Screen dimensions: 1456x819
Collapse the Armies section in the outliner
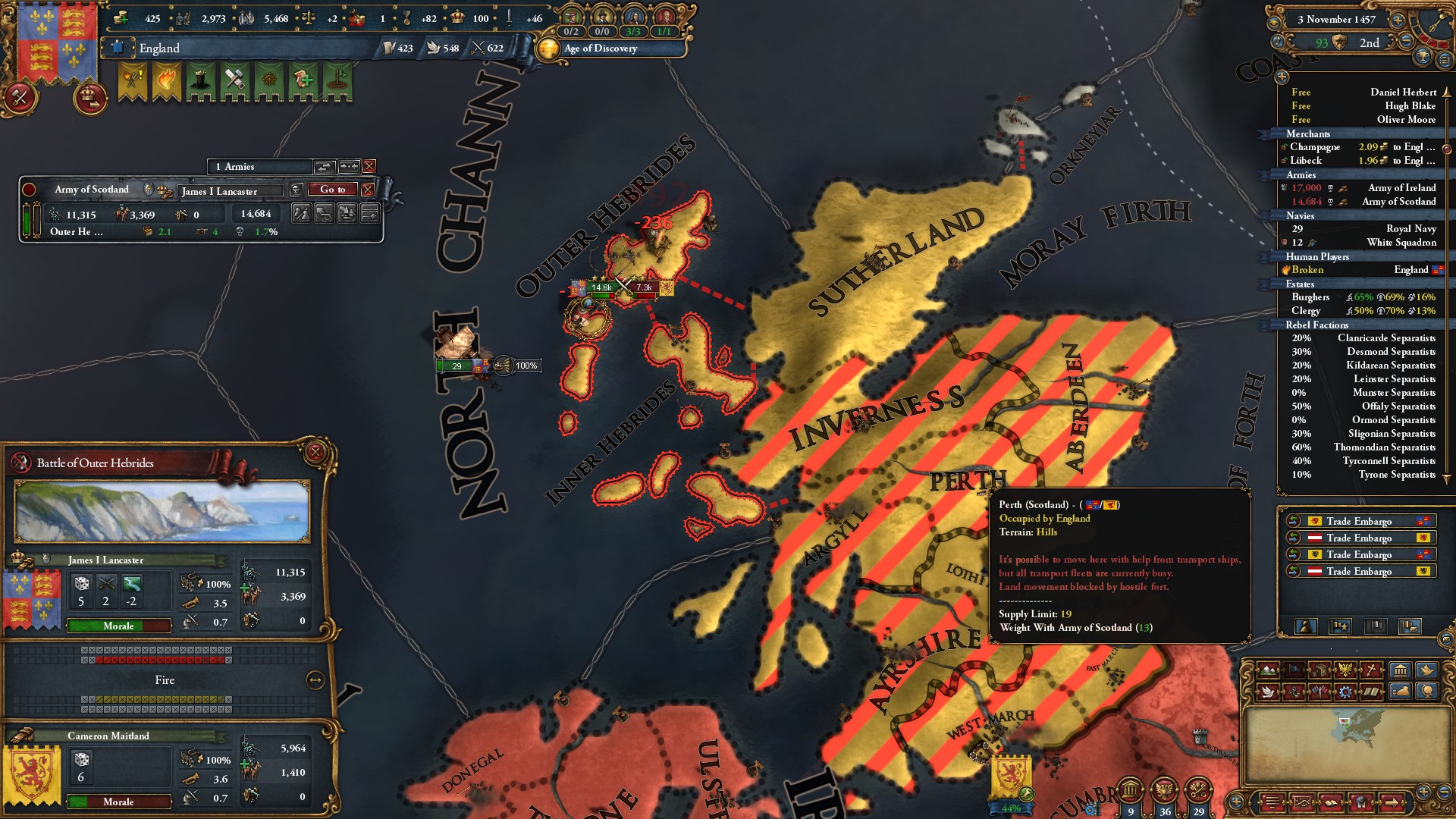pos(1302,174)
